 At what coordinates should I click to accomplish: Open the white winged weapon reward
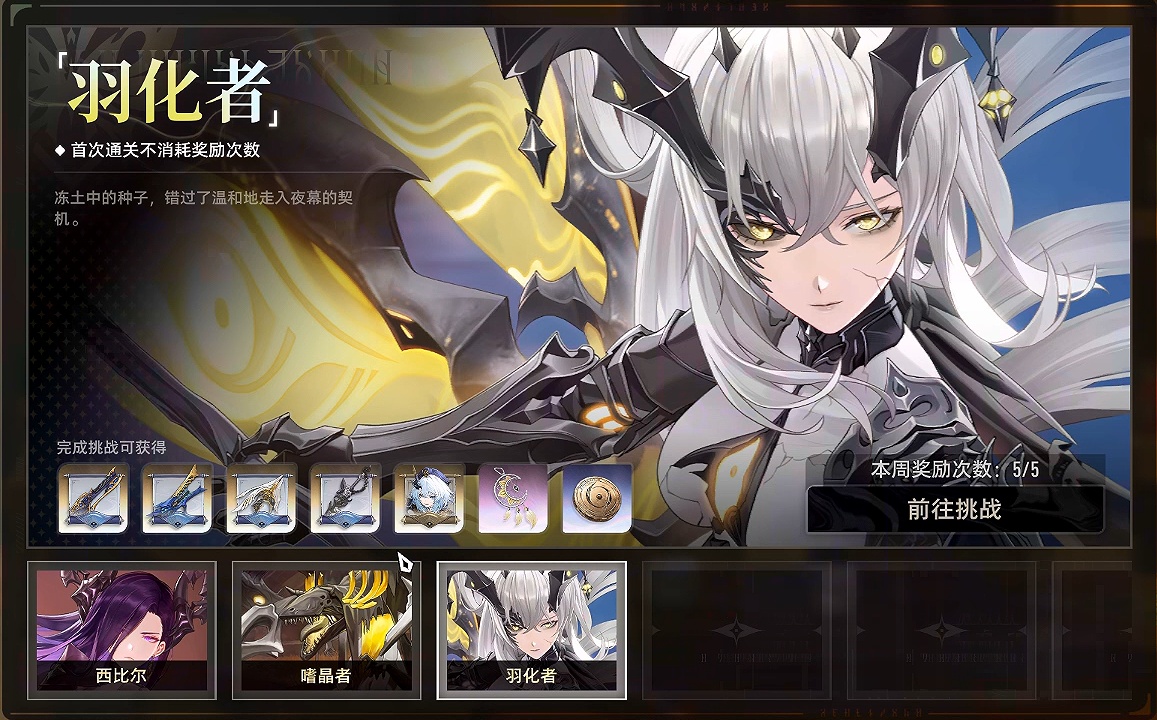point(261,498)
